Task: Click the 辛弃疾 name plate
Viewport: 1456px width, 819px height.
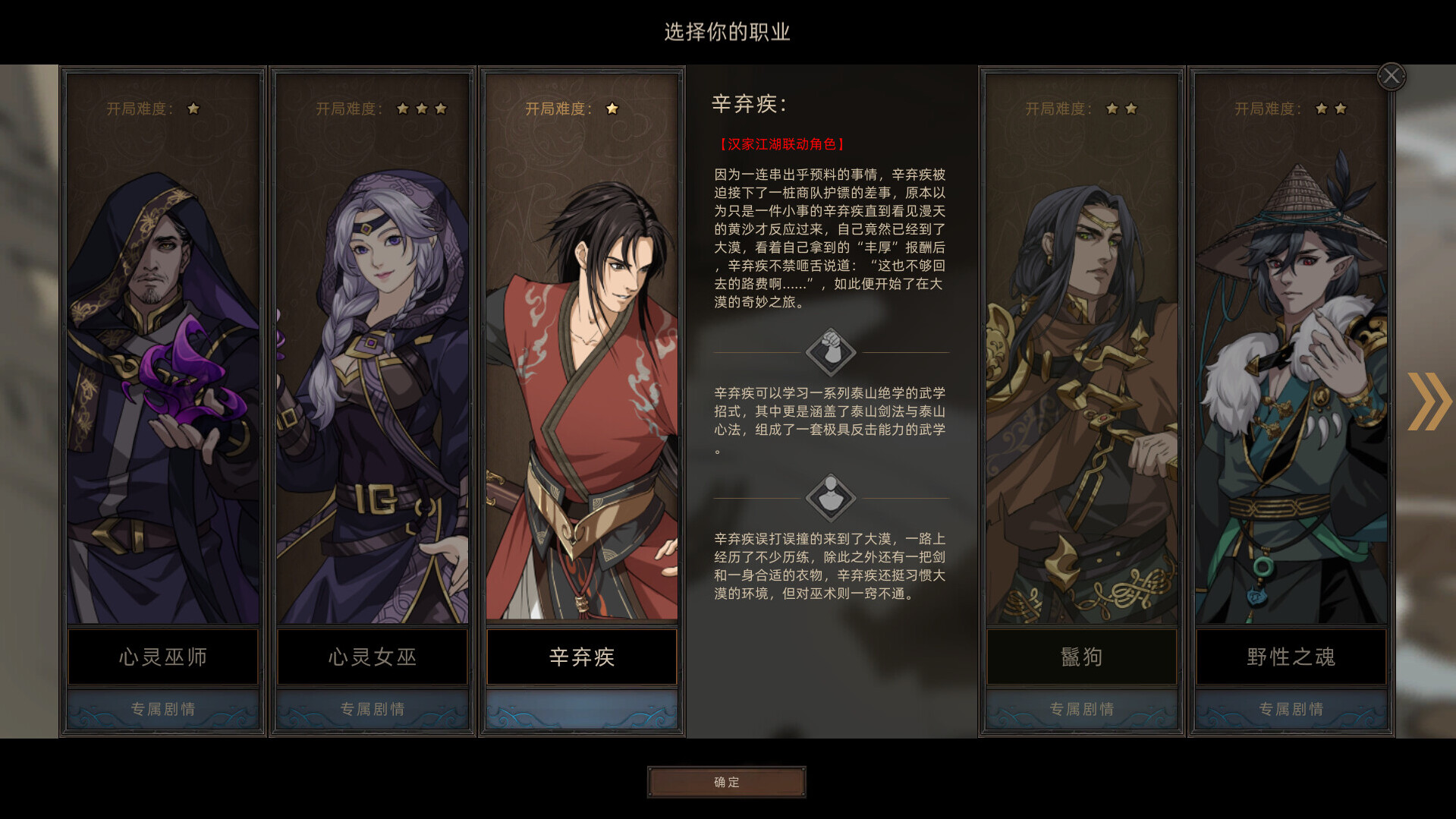Action: [x=582, y=657]
